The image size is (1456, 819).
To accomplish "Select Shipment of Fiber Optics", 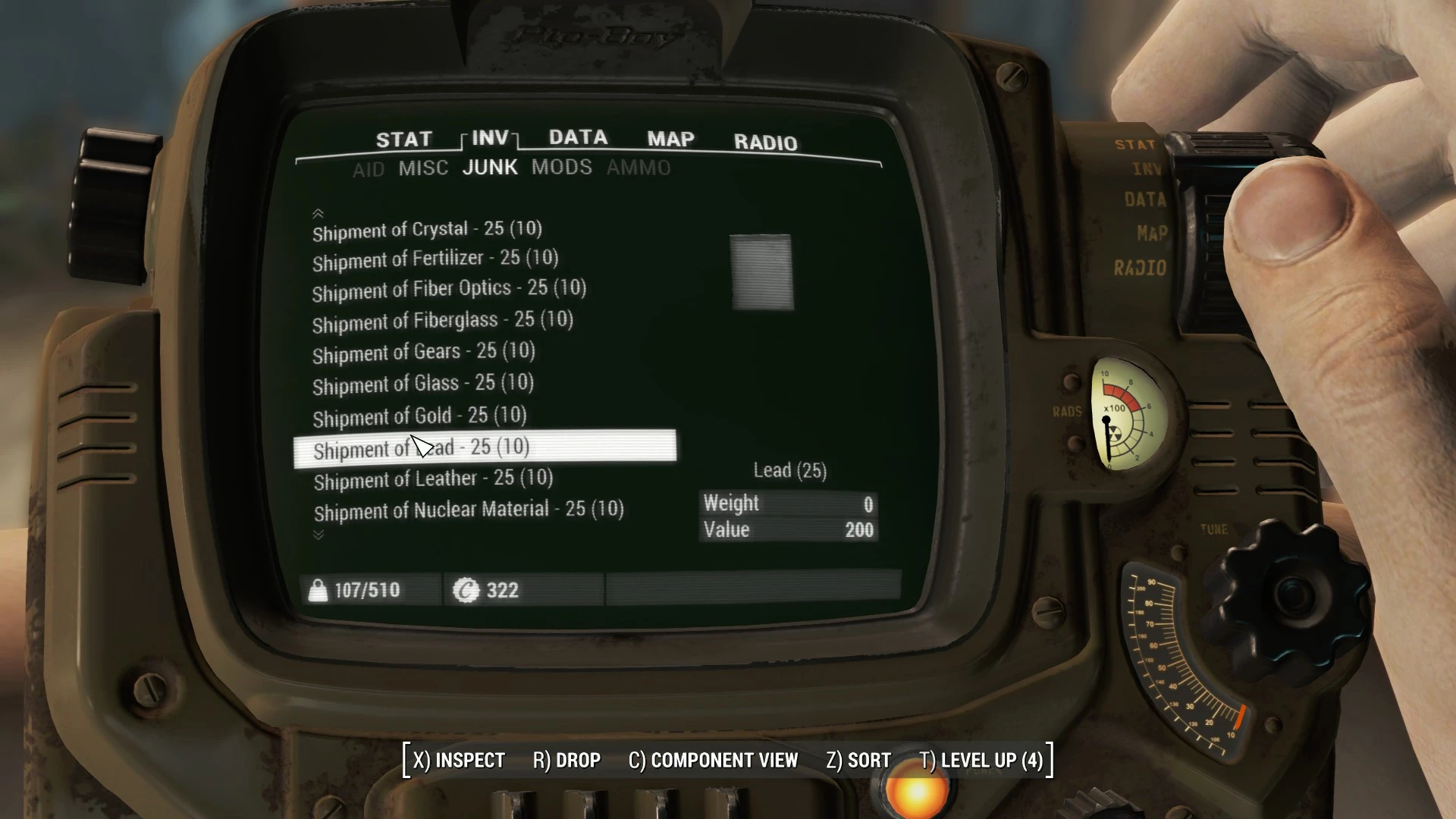I will point(449,290).
